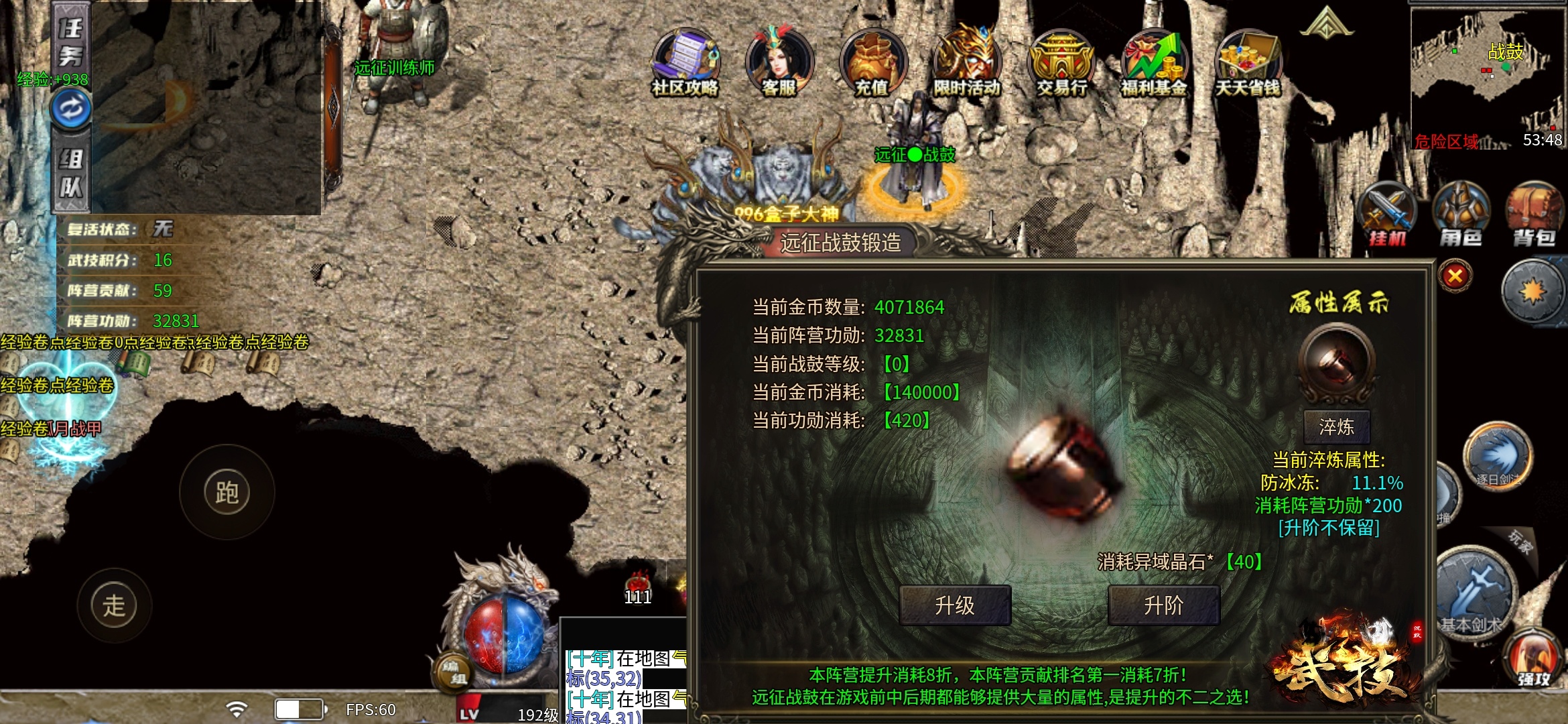This screenshot has width=1568, height=724.
Task: Open the 交易行 trading house
Action: [x=1061, y=64]
